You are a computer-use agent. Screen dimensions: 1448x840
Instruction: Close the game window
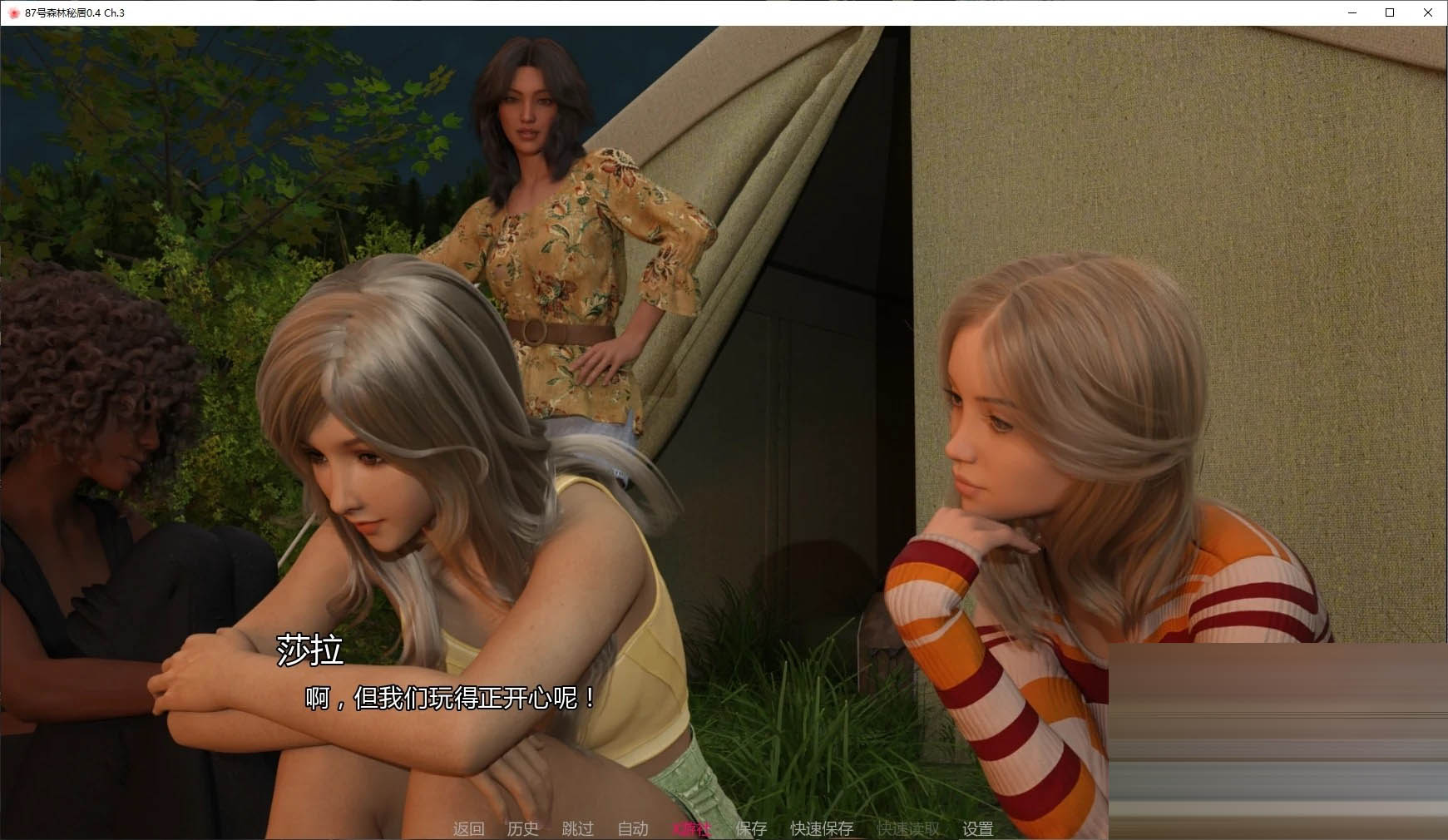coord(1428,12)
